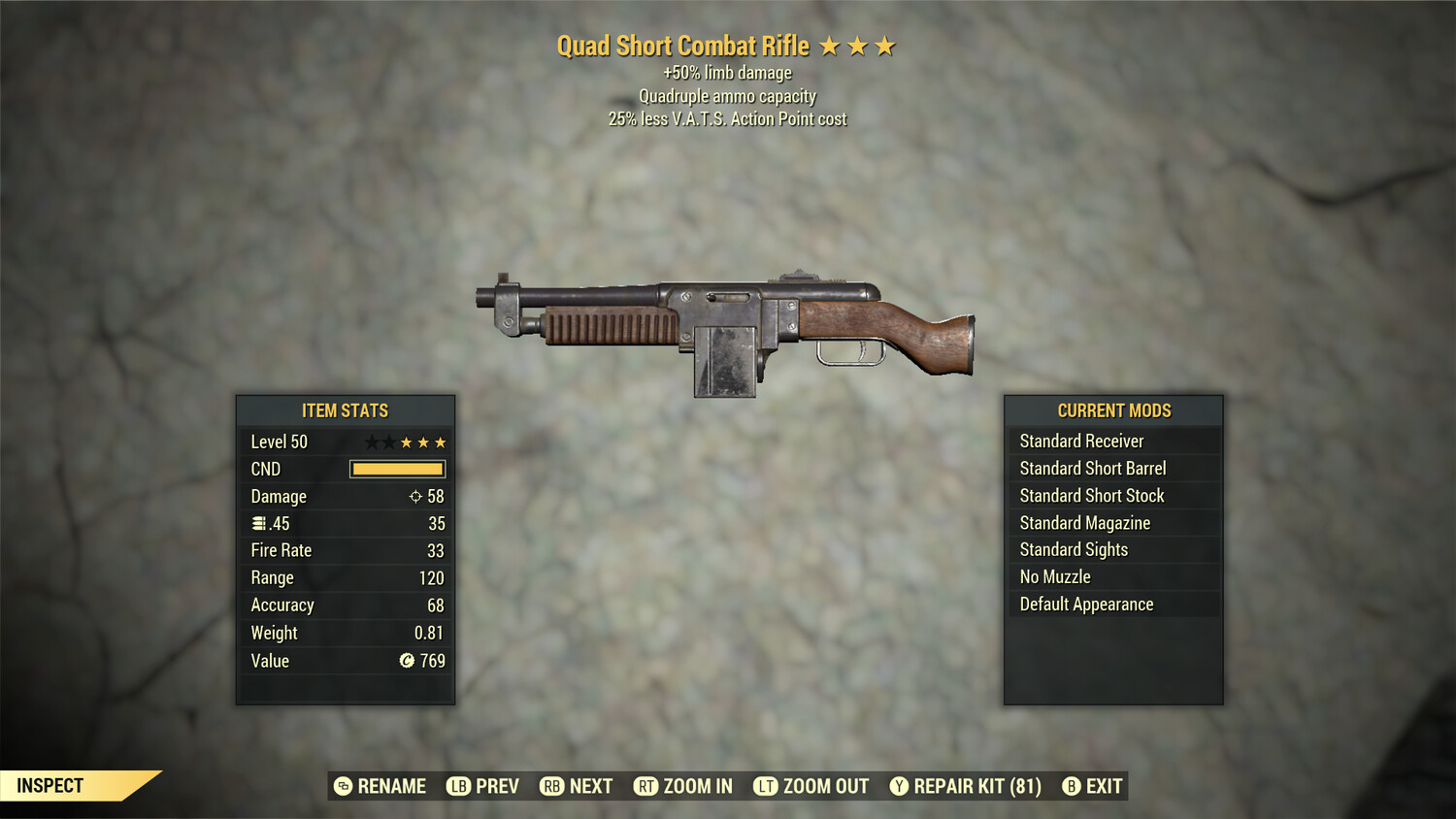
Task: Click the RB button glyph for Next
Action: tap(551, 786)
